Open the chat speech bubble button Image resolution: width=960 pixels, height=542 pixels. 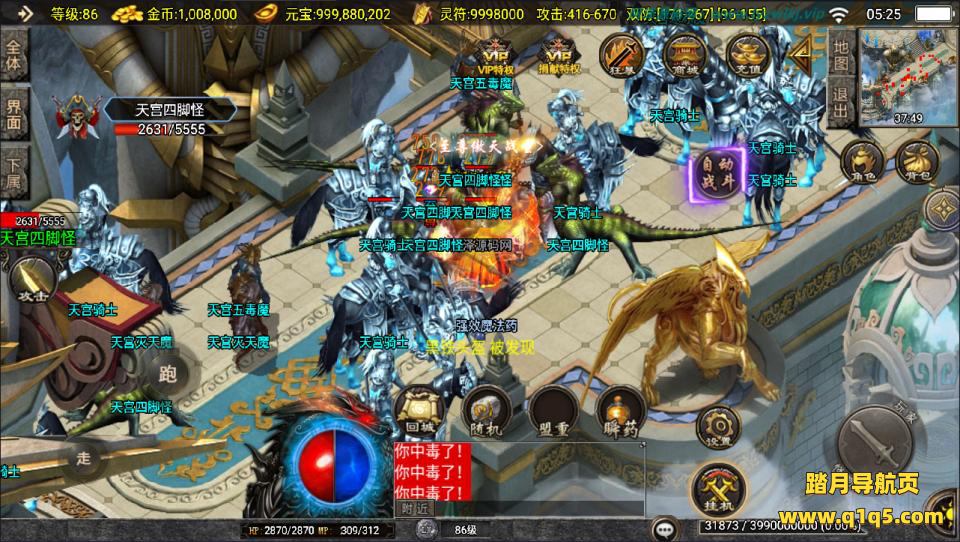(663, 528)
